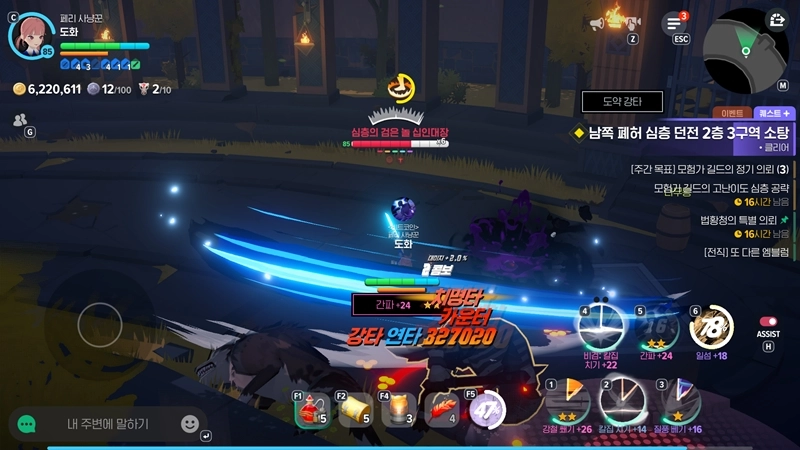
Task: Open the circular minimap
Action: [x=743, y=50]
